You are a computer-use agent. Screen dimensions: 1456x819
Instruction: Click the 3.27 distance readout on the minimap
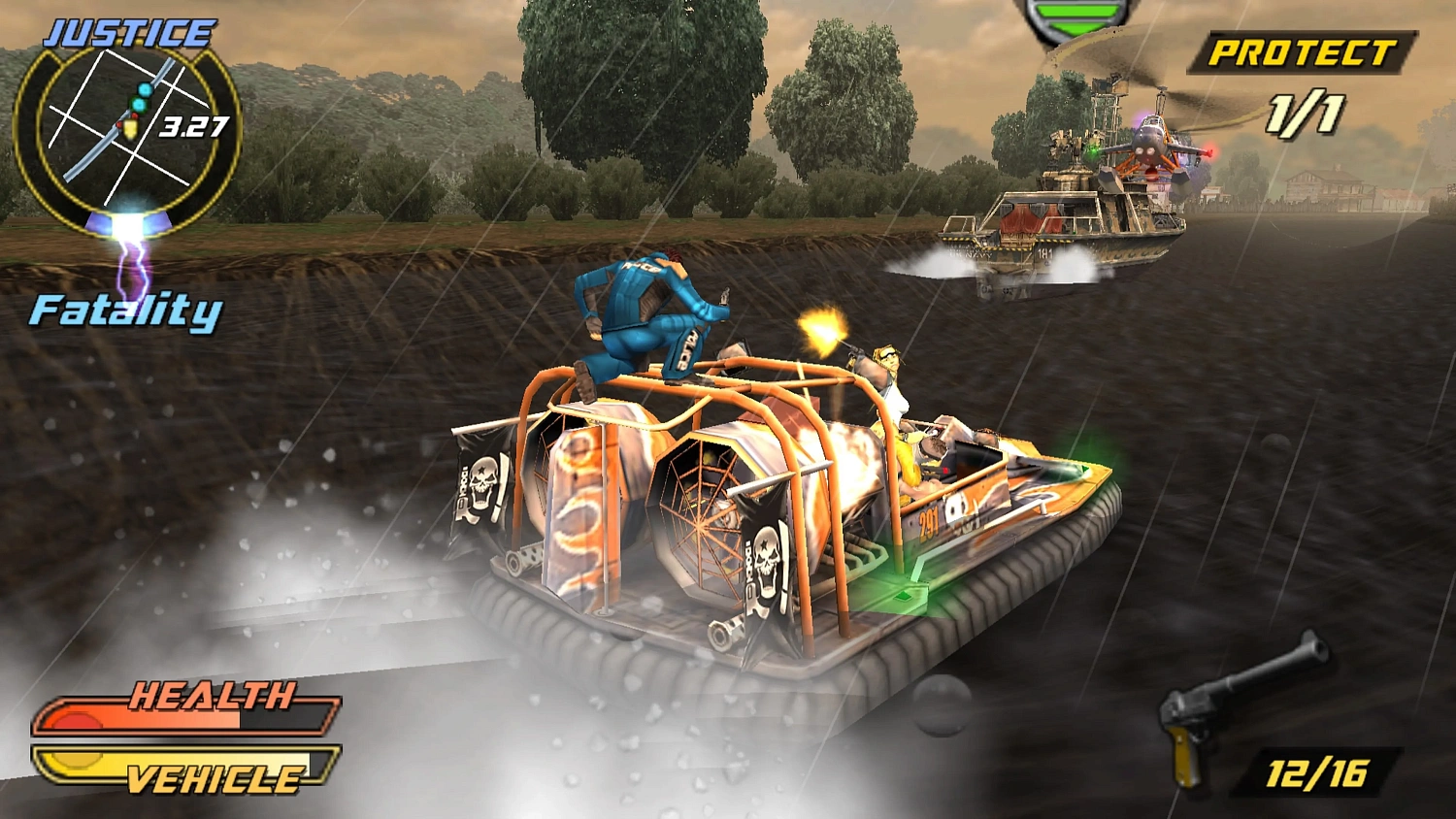(x=193, y=124)
